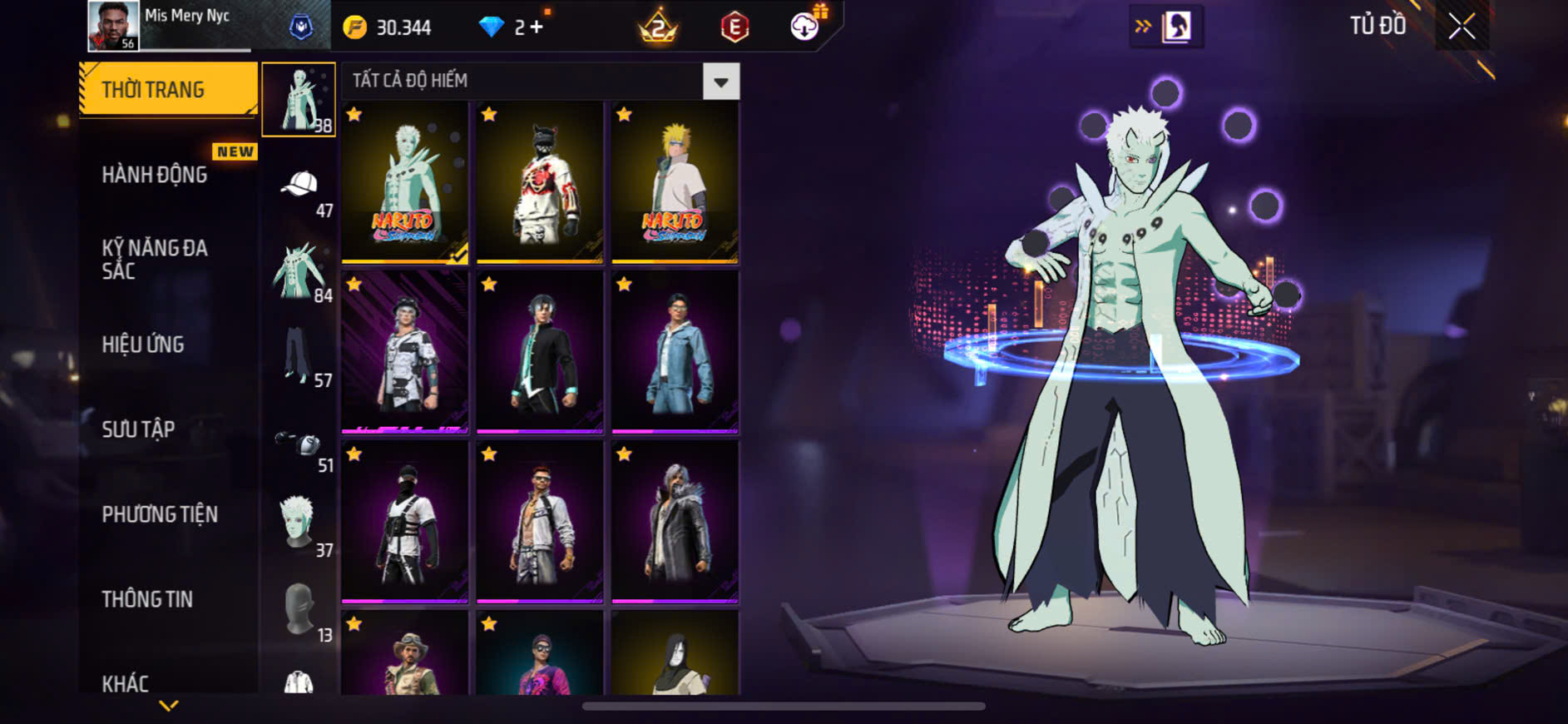Pick the black cat mask outfit
This screenshot has width=1568, height=724.
[540, 183]
